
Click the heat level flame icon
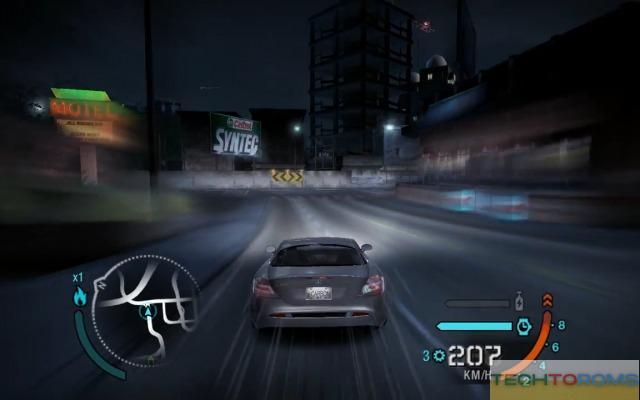(80, 295)
